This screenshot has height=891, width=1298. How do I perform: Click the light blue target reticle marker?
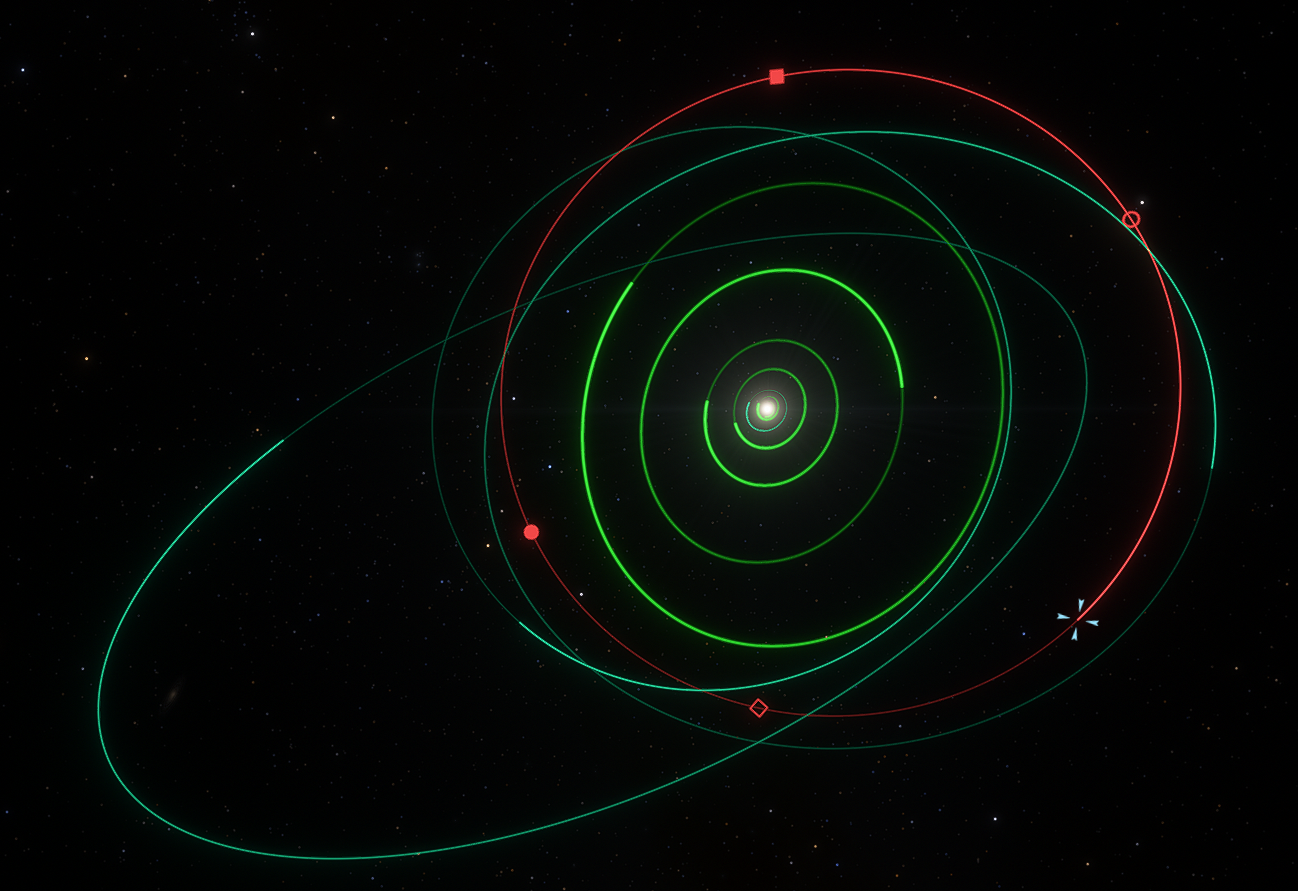point(1078,619)
